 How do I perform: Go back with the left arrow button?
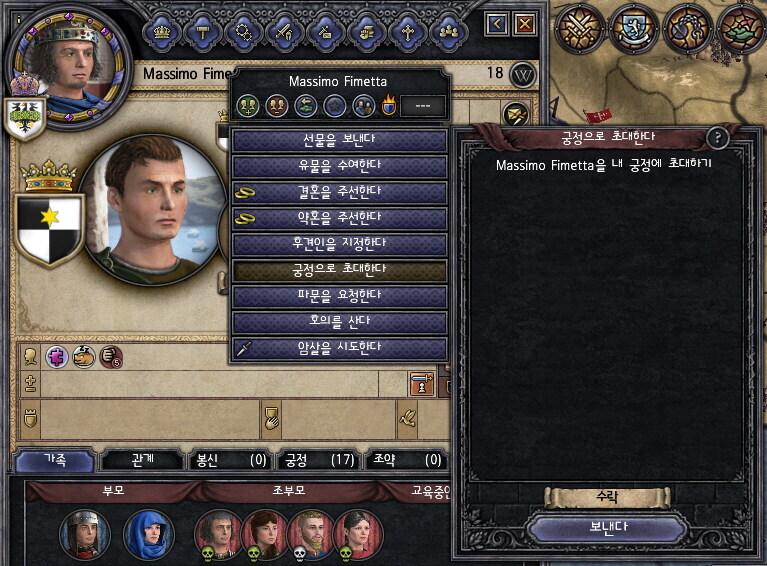click(497, 23)
